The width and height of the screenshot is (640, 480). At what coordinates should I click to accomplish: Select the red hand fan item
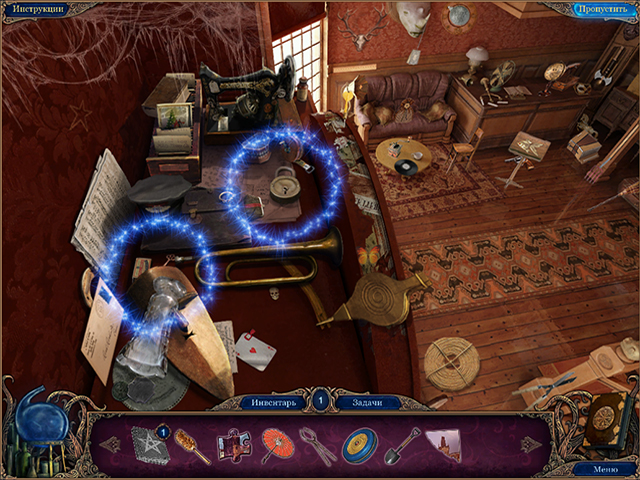(275, 444)
